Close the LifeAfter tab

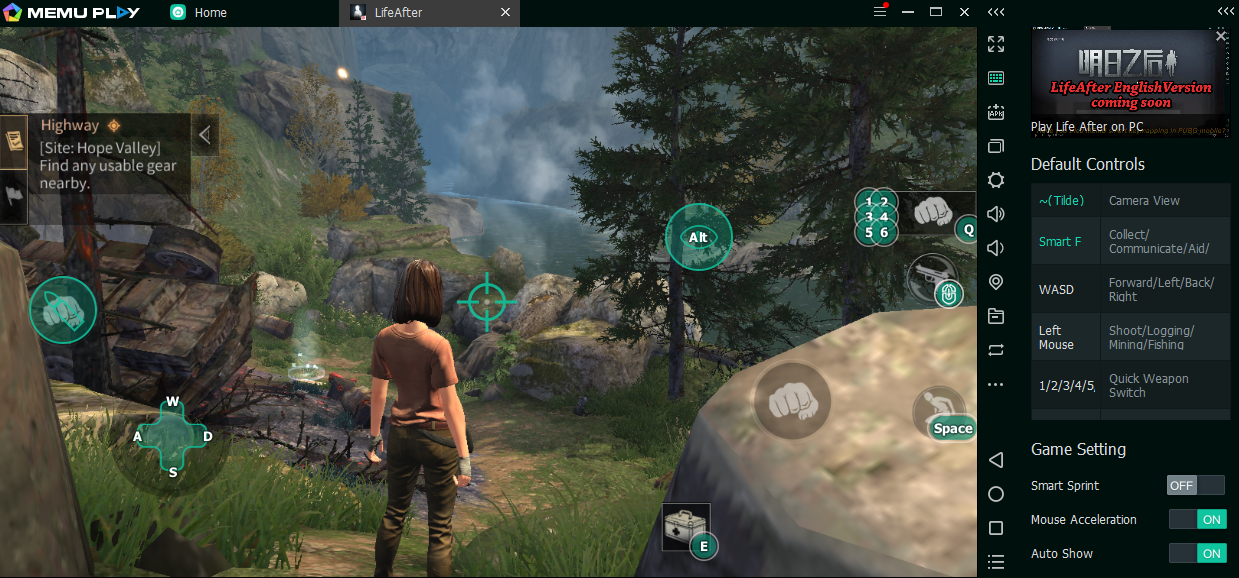point(505,13)
